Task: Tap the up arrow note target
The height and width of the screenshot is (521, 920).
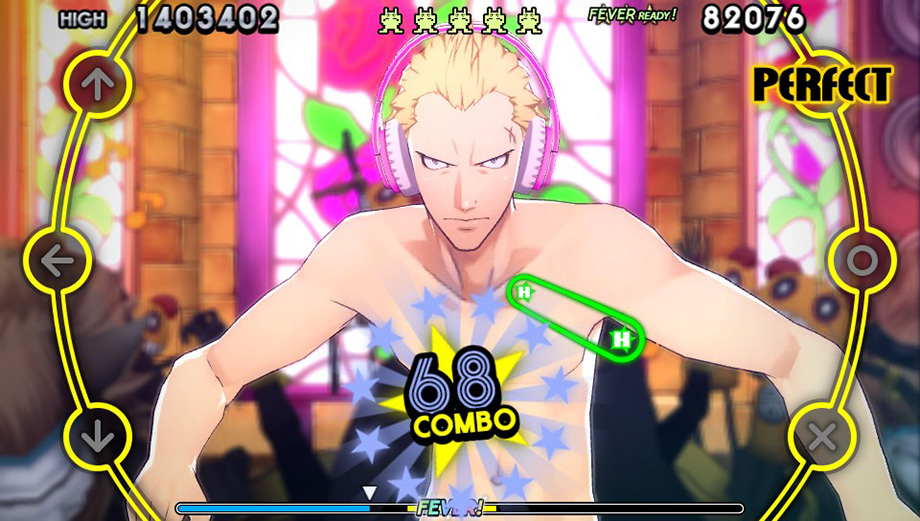Action: [x=97, y=84]
